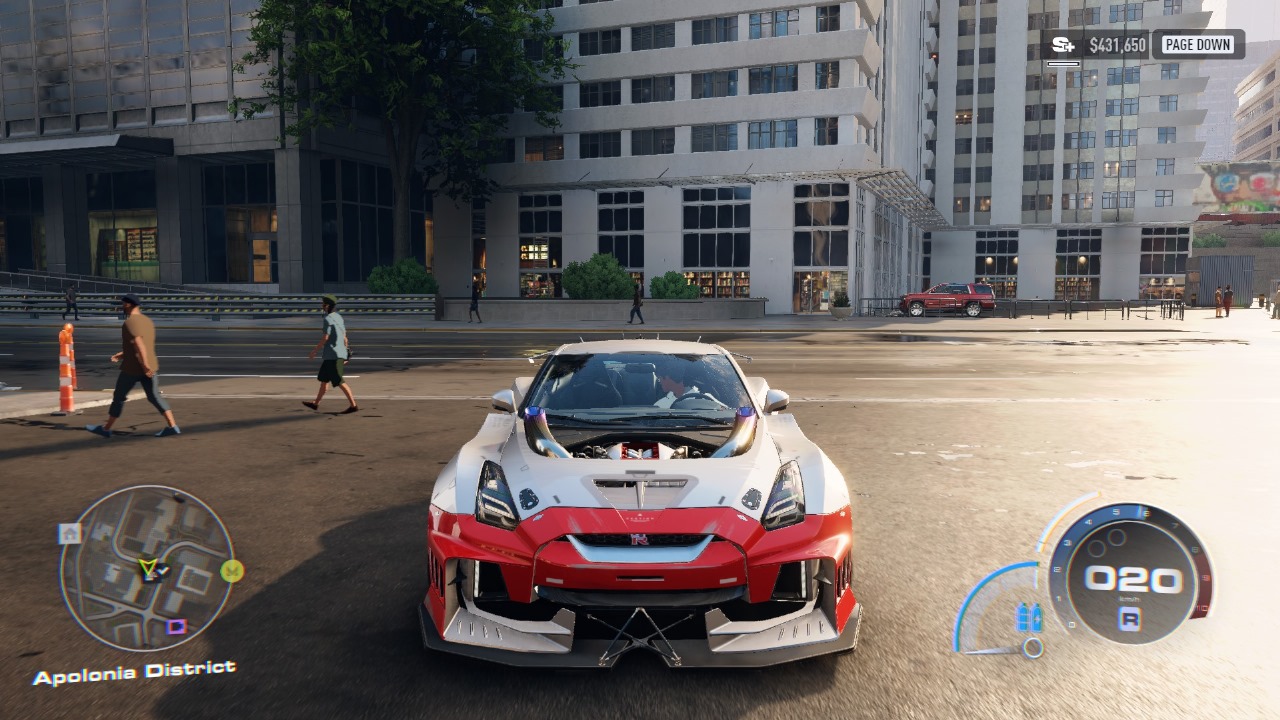Open the S+ car tier badge
This screenshot has height=720, width=1280.
1063,45
